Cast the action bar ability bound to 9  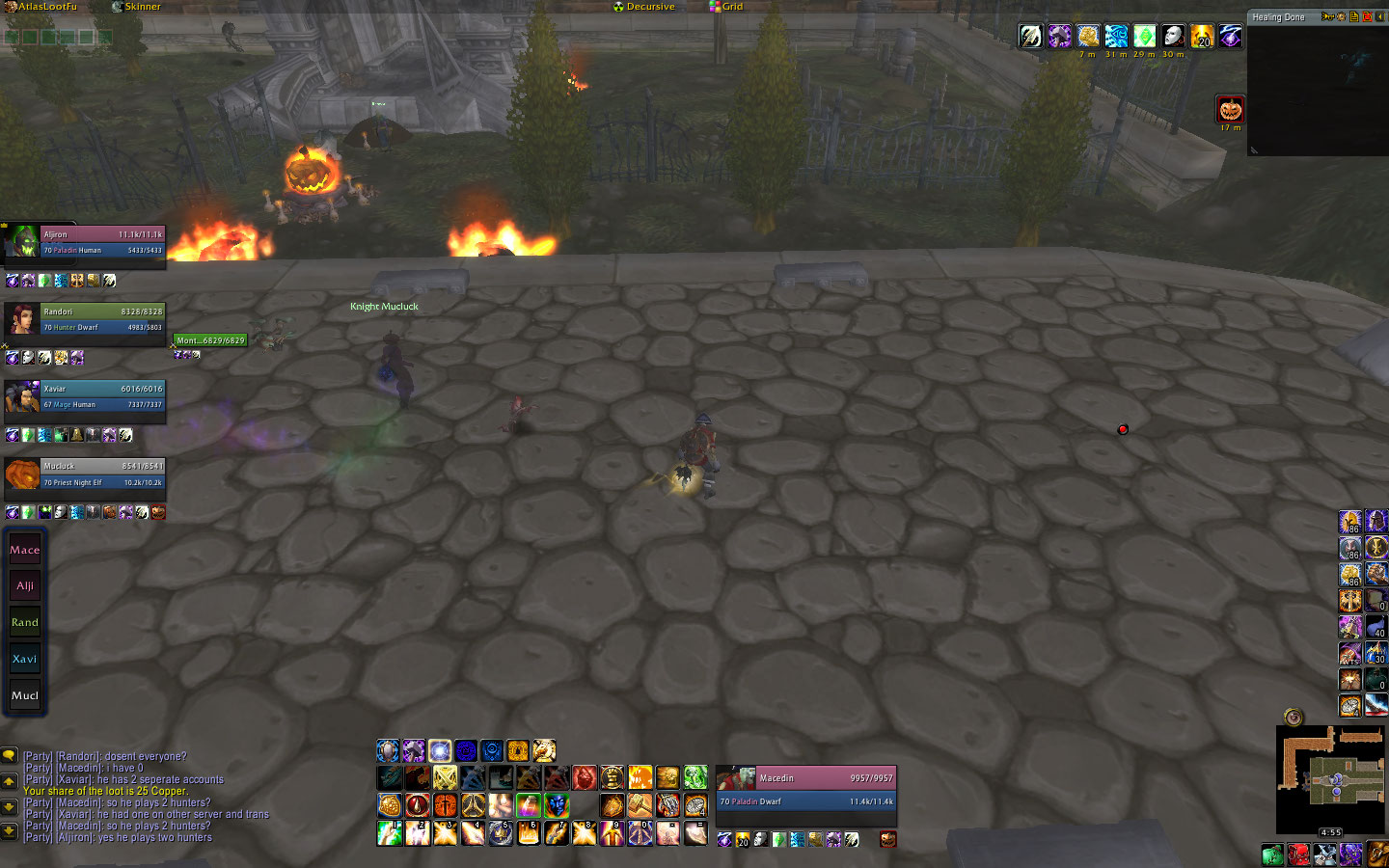[613, 832]
